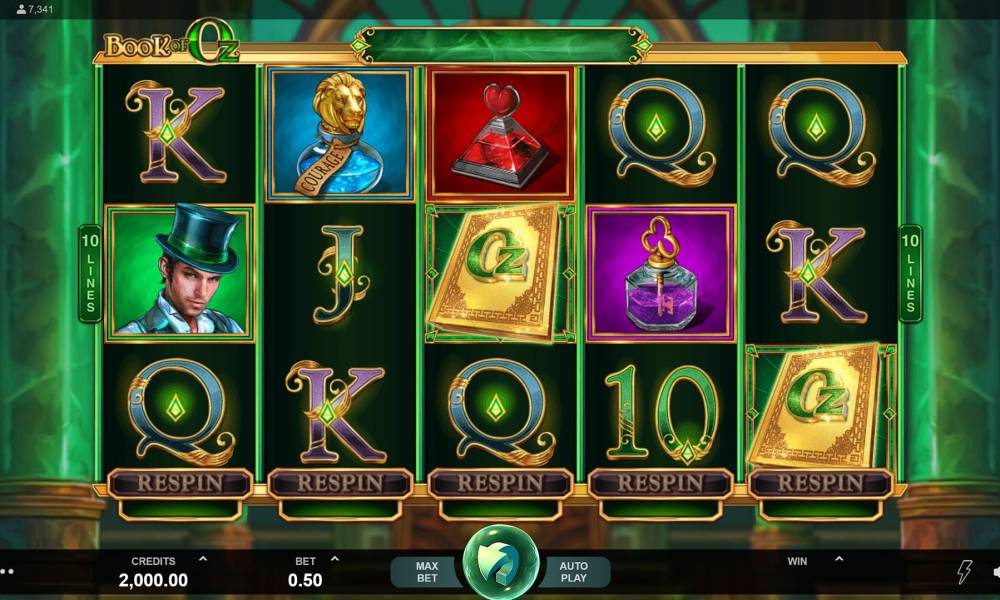Set the wager using Max Bet
Screen dimensions: 1000x600
click(427, 572)
